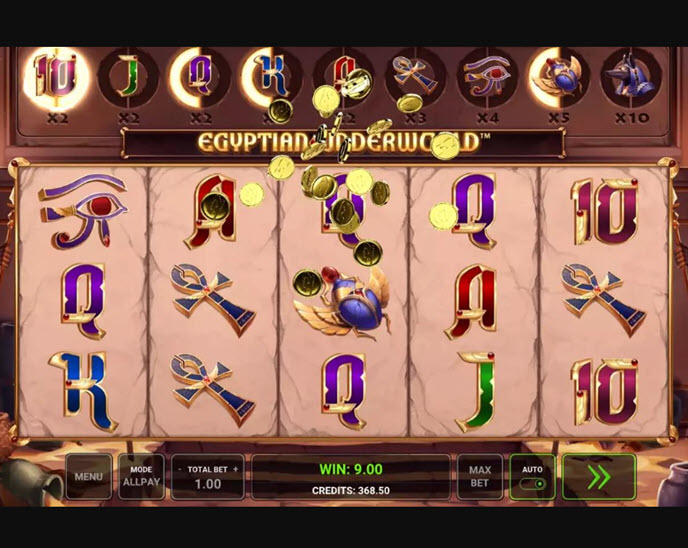Spin the reels with the green arrows button
Viewport: 688px width, 548px height.
pyautogui.click(x=598, y=477)
